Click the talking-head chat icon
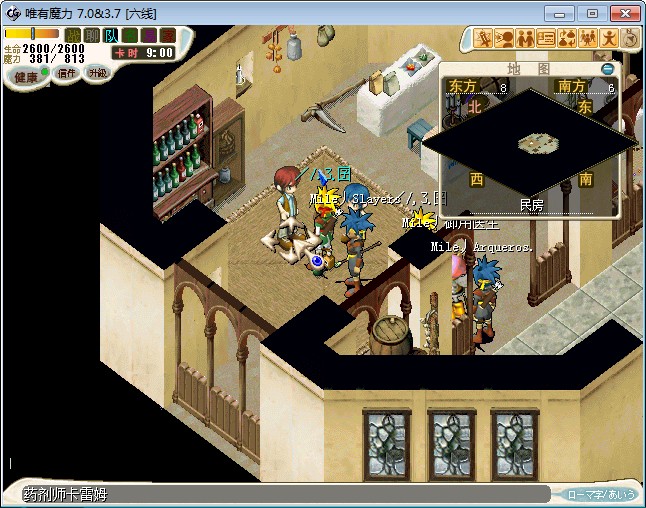The height and width of the screenshot is (508, 646). pyautogui.click(x=504, y=39)
